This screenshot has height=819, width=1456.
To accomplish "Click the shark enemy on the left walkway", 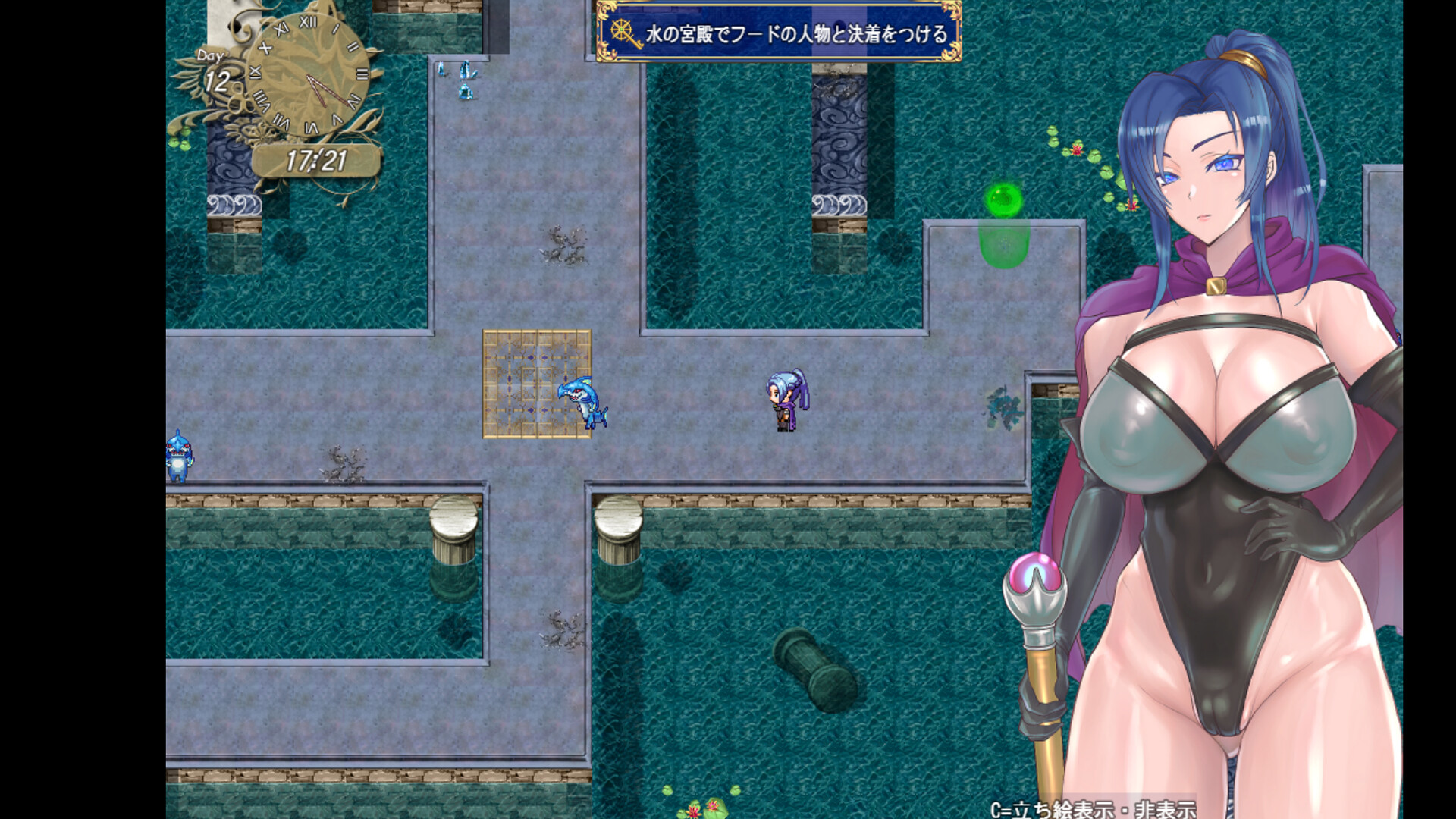I will pyautogui.click(x=180, y=455).
